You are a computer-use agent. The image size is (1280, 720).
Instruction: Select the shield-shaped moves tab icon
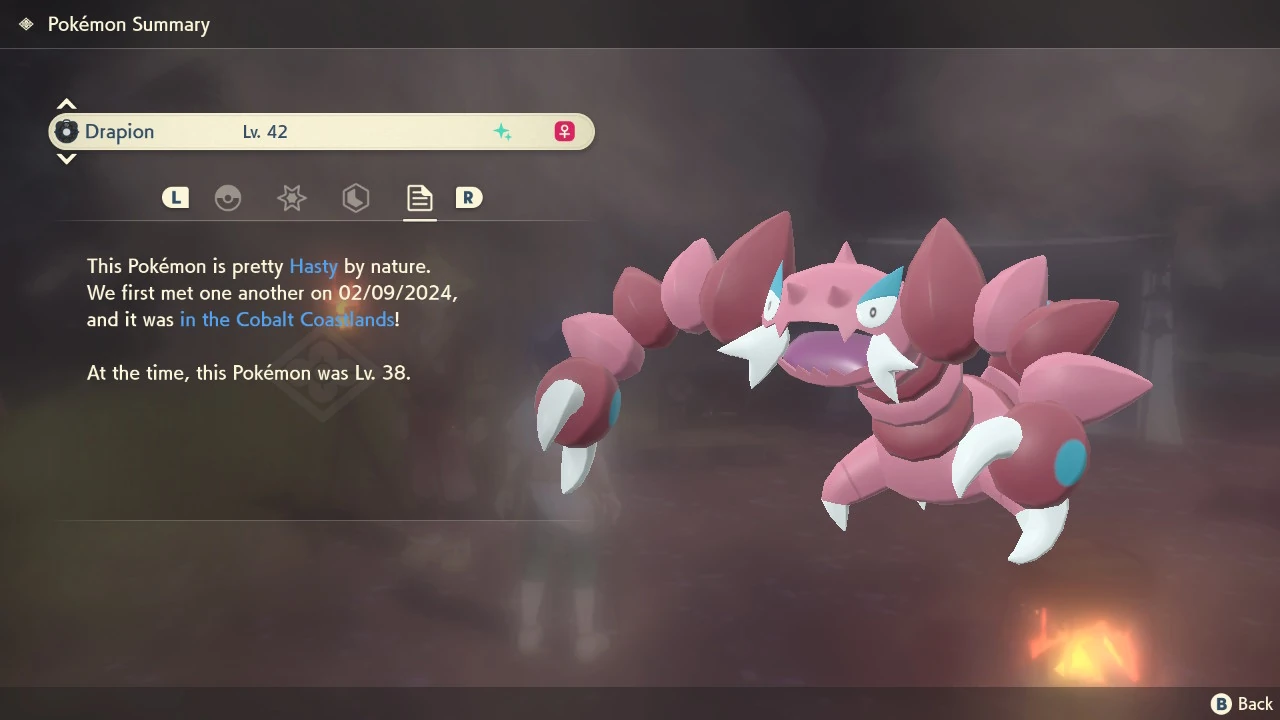[x=356, y=198]
